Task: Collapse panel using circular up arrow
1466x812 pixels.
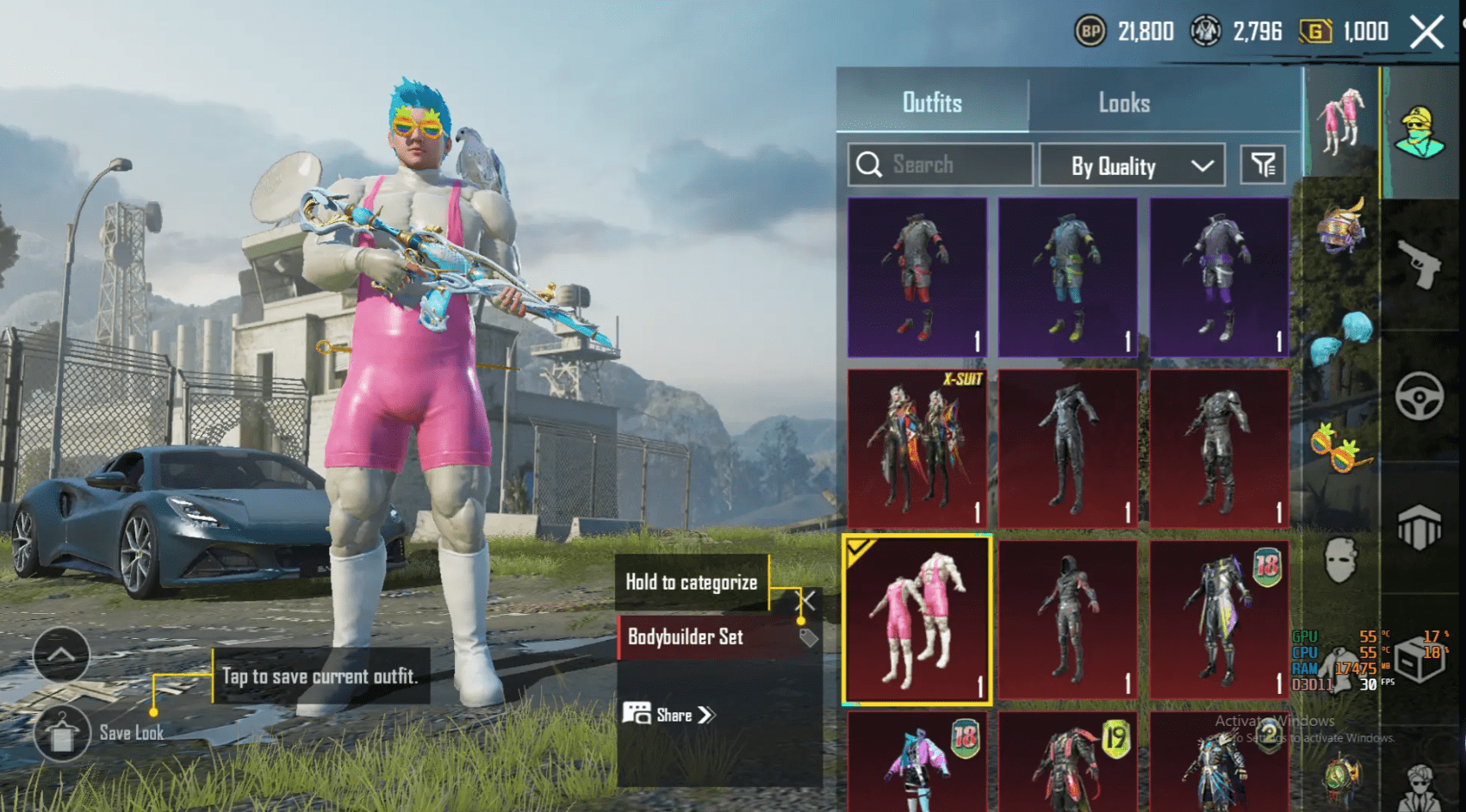Action: pos(61,655)
